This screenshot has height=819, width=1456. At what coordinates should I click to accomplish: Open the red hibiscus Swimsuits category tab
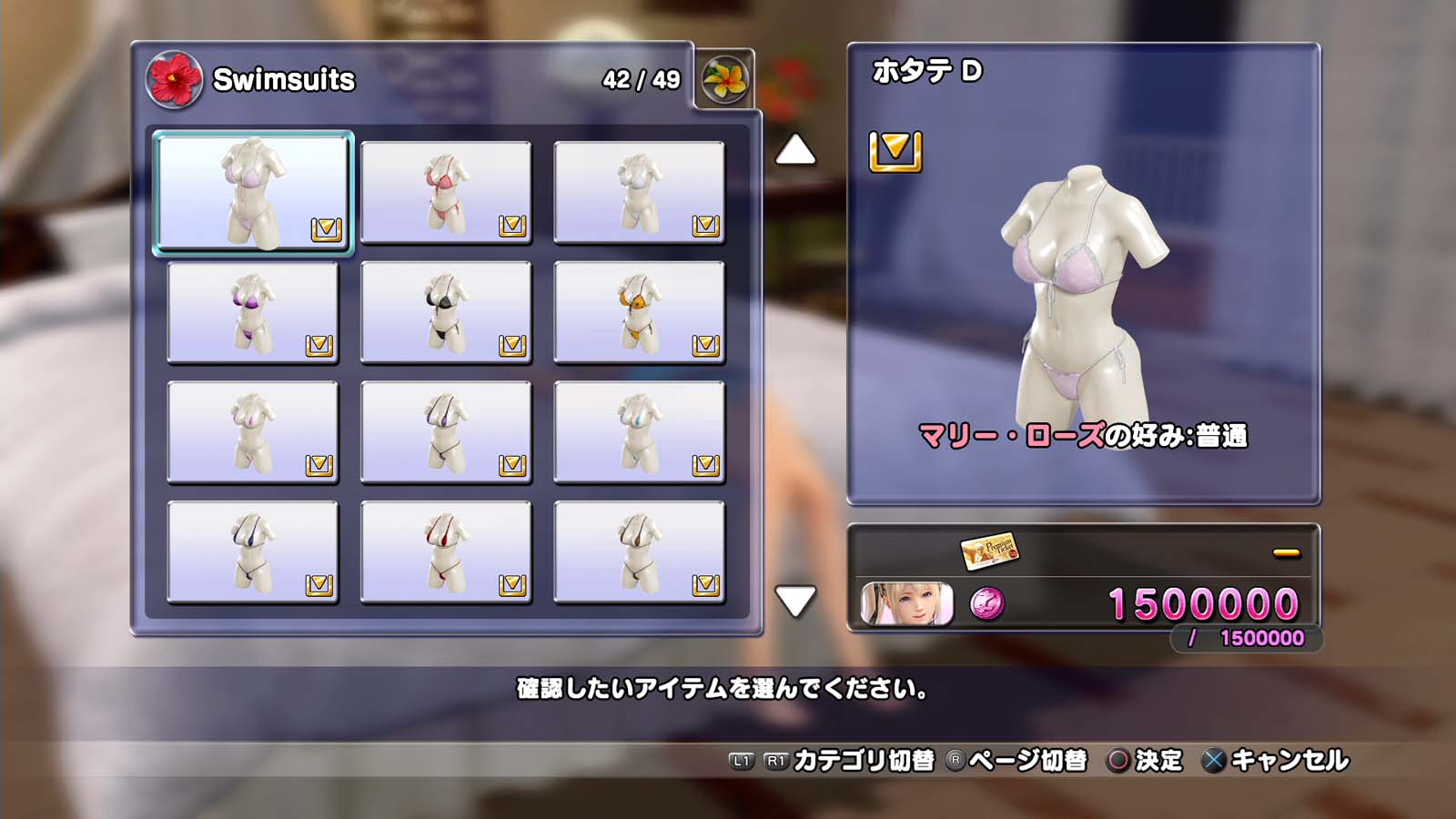[174, 79]
